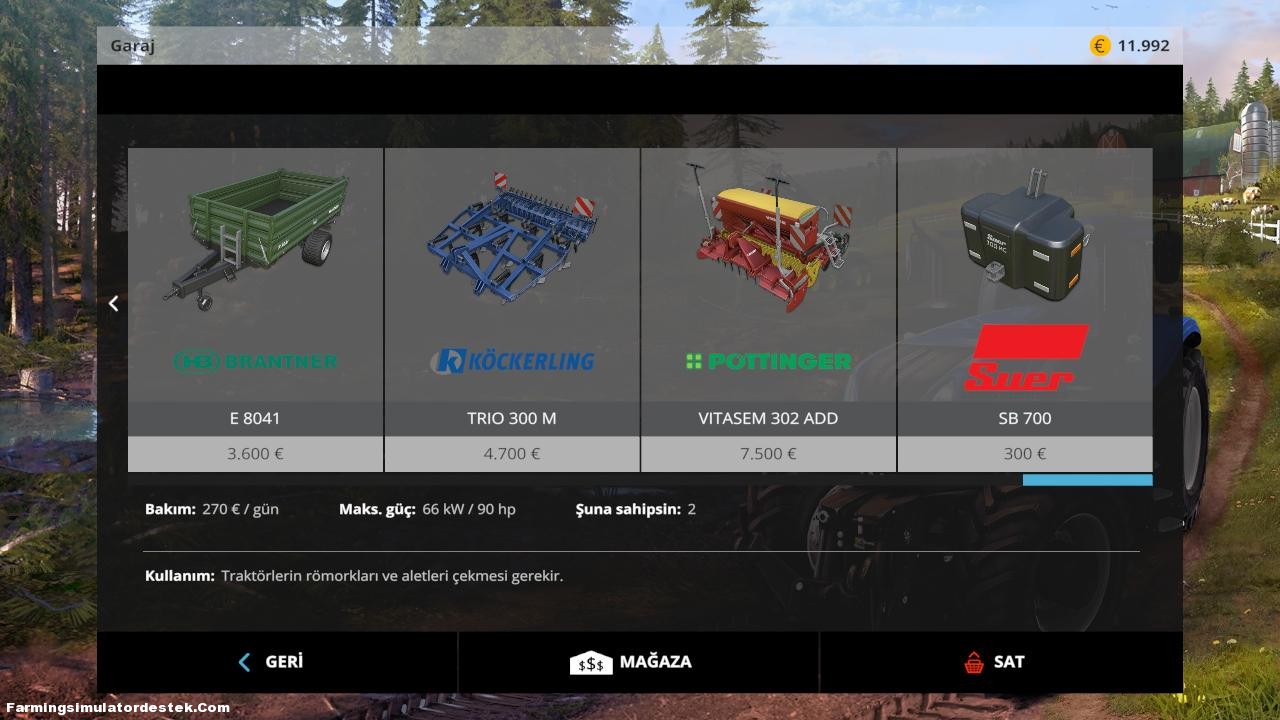Click the Köckerling brand logo
This screenshot has width=1280, height=720.
[x=511, y=361]
